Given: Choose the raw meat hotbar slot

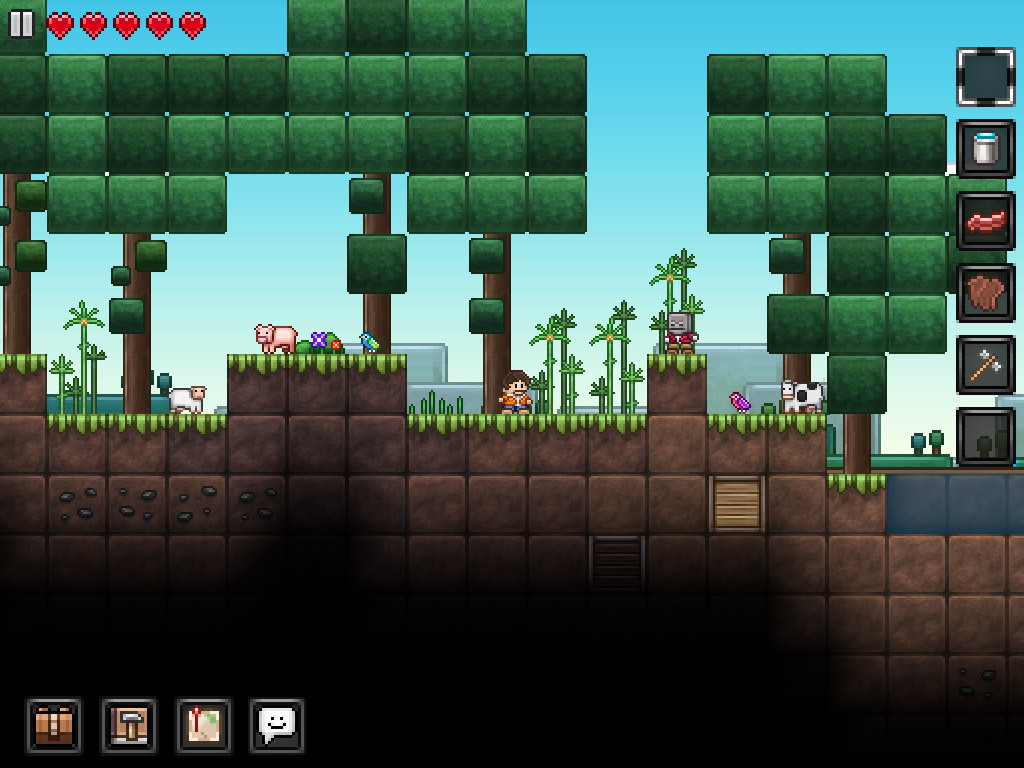Looking at the screenshot, I should click(985, 221).
